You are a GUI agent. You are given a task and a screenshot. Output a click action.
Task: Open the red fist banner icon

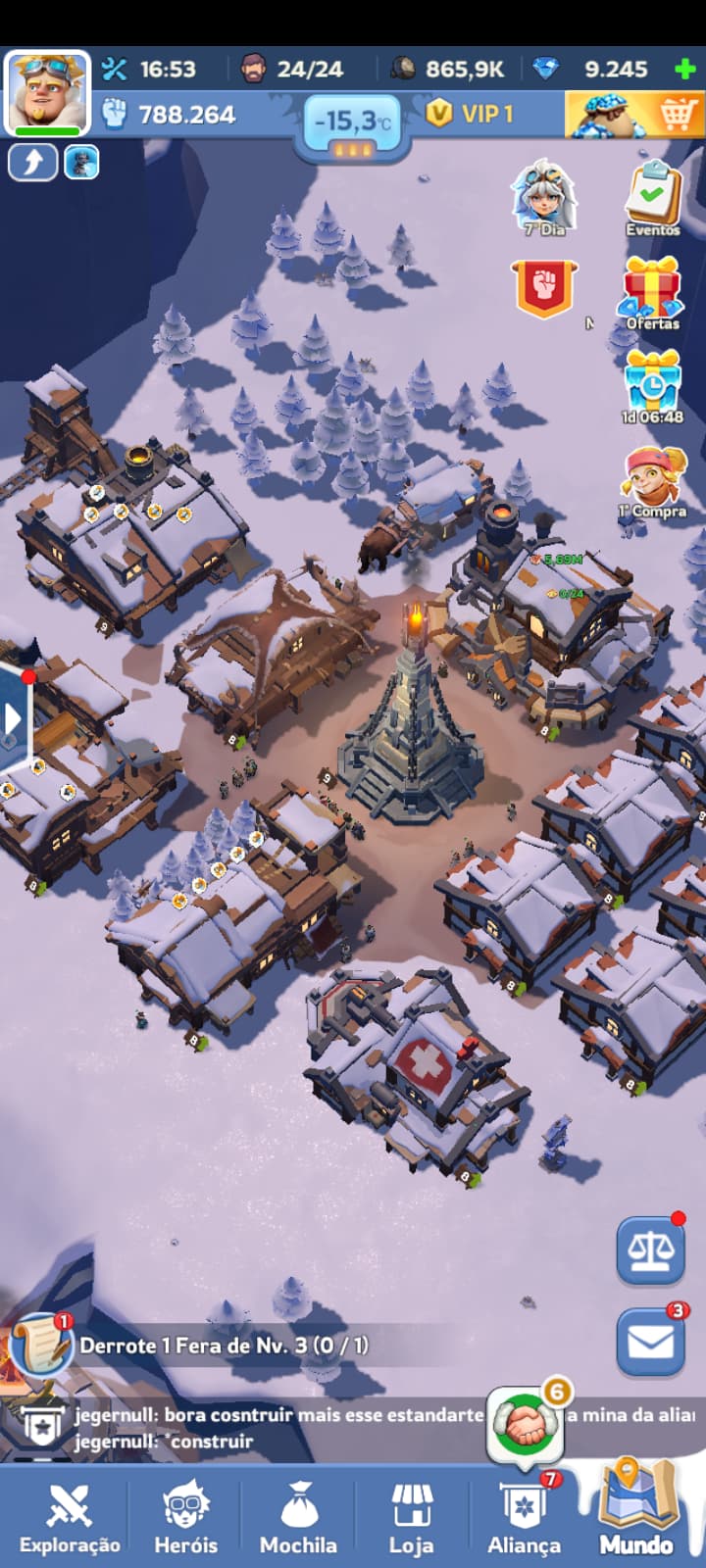point(544,290)
